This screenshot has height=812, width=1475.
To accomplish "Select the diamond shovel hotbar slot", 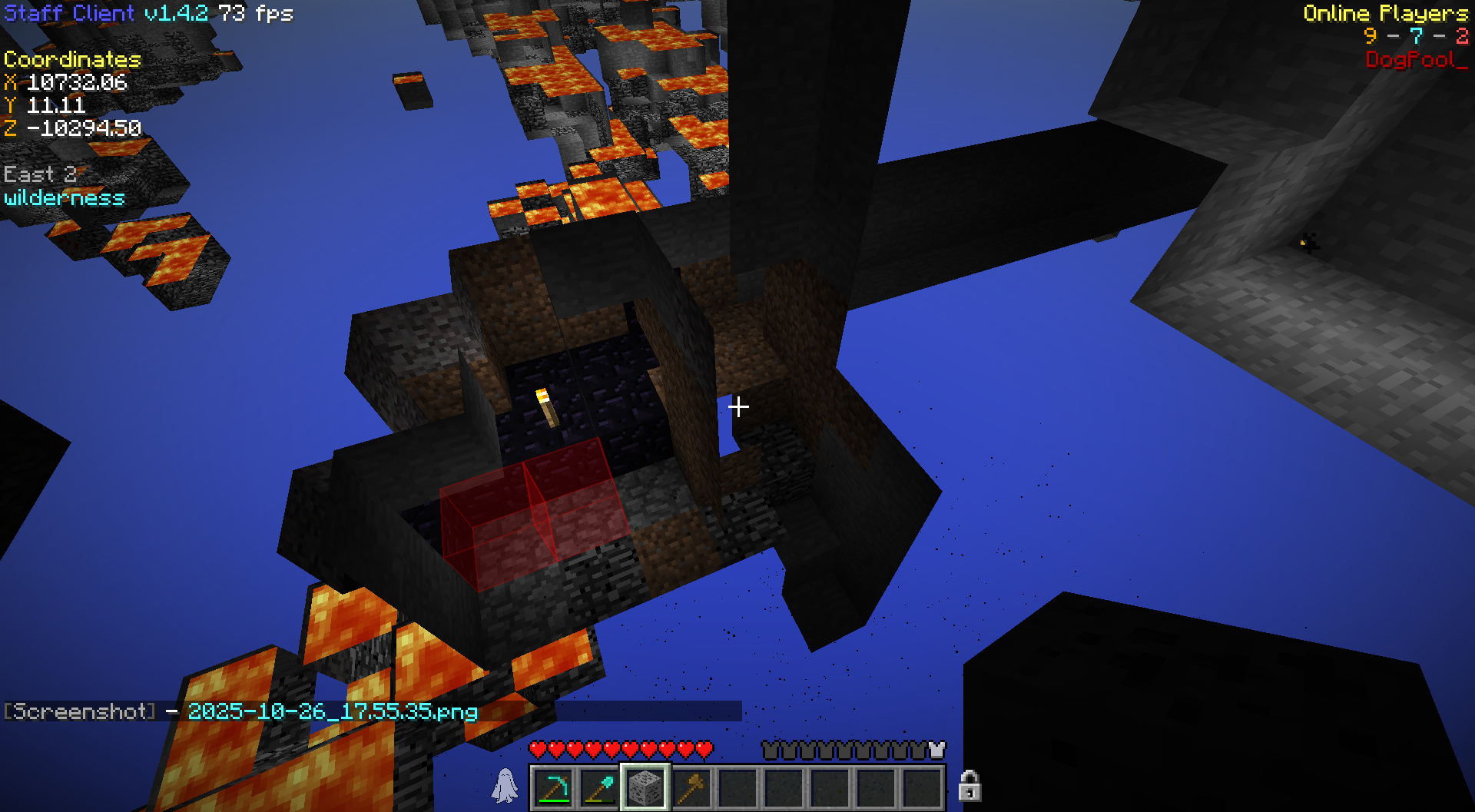I will (x=599, y=787).
